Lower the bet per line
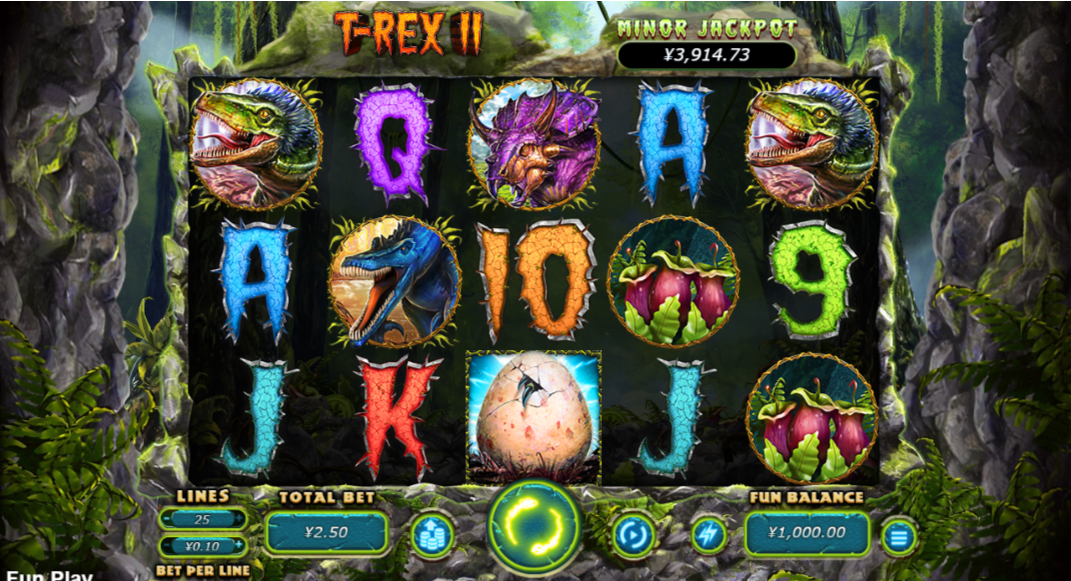This screenshot has width=1071, height=581. click(167, 547)
